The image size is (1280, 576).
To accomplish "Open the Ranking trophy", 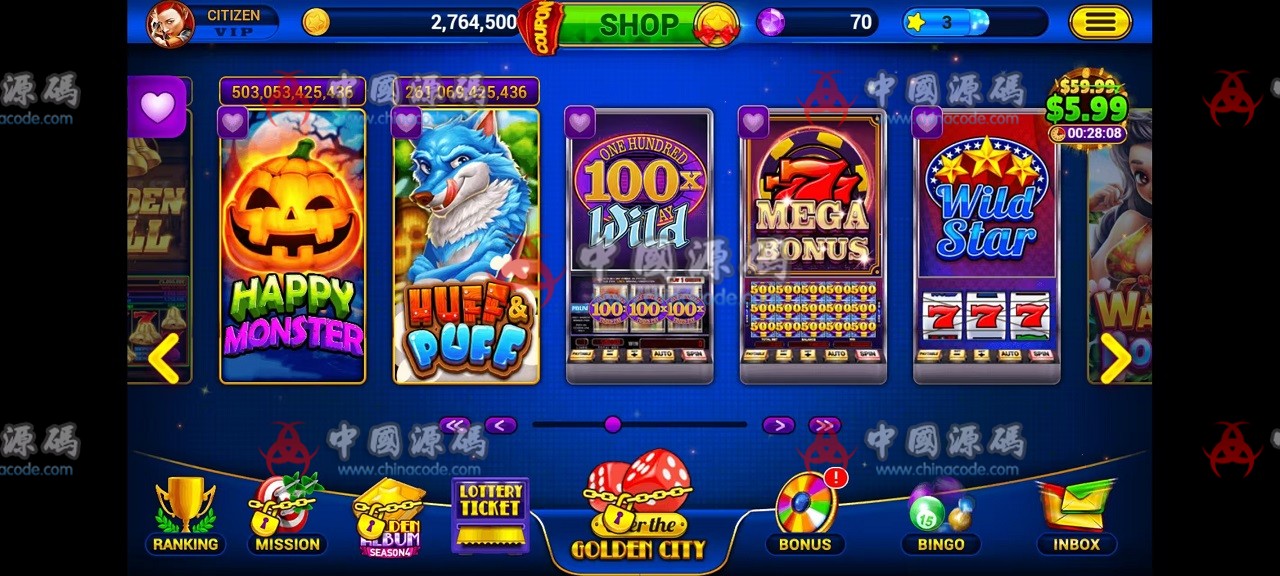I will point(185,515).
